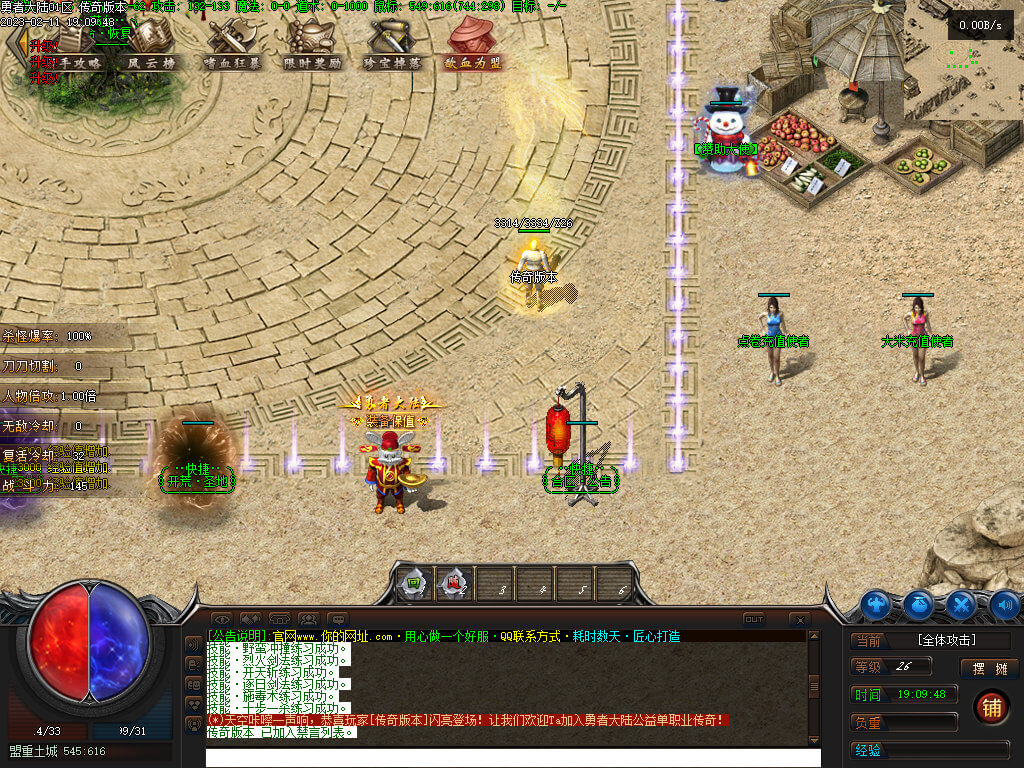Screen dimensions: 1024x768
Task: Open the bag with the pouch button
Action: (x=919, y=604)
